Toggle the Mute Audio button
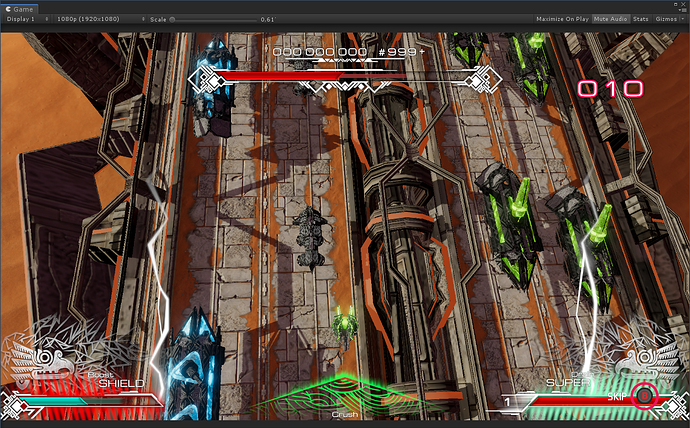 coord(610,19)
